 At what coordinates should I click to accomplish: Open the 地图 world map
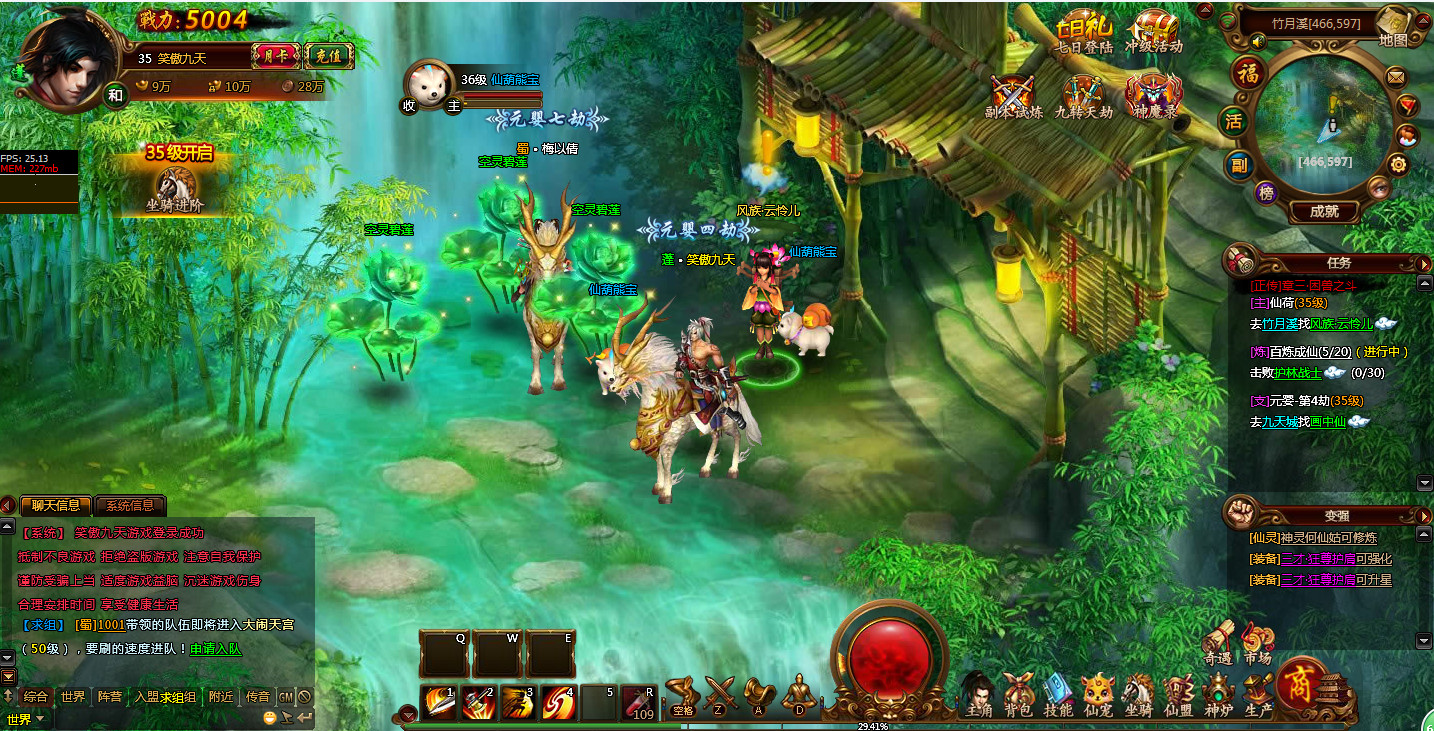tap(1393, 27)
